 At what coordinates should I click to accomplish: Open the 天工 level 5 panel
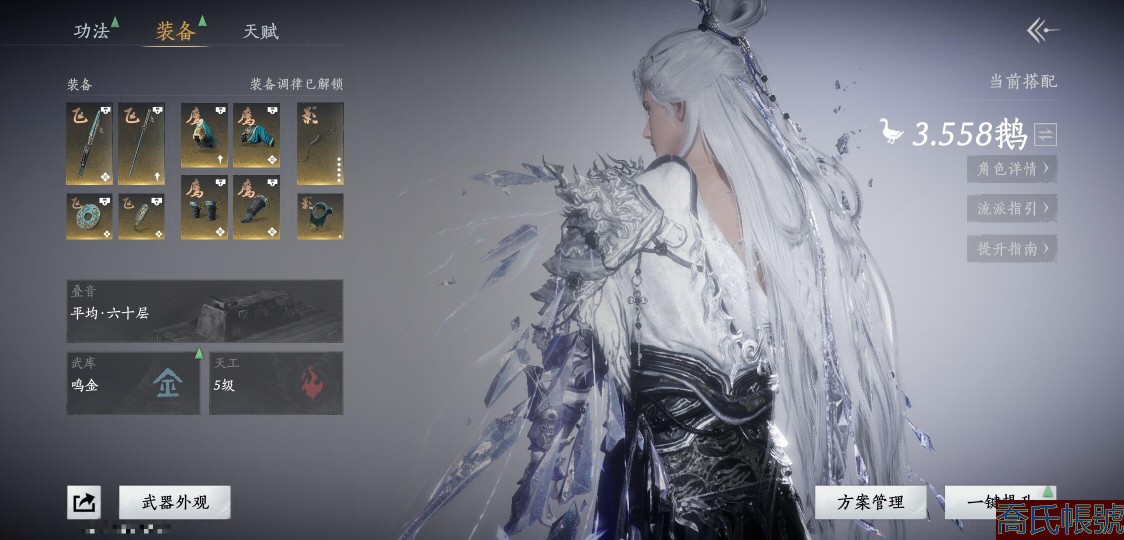click(x=276, y=383)
